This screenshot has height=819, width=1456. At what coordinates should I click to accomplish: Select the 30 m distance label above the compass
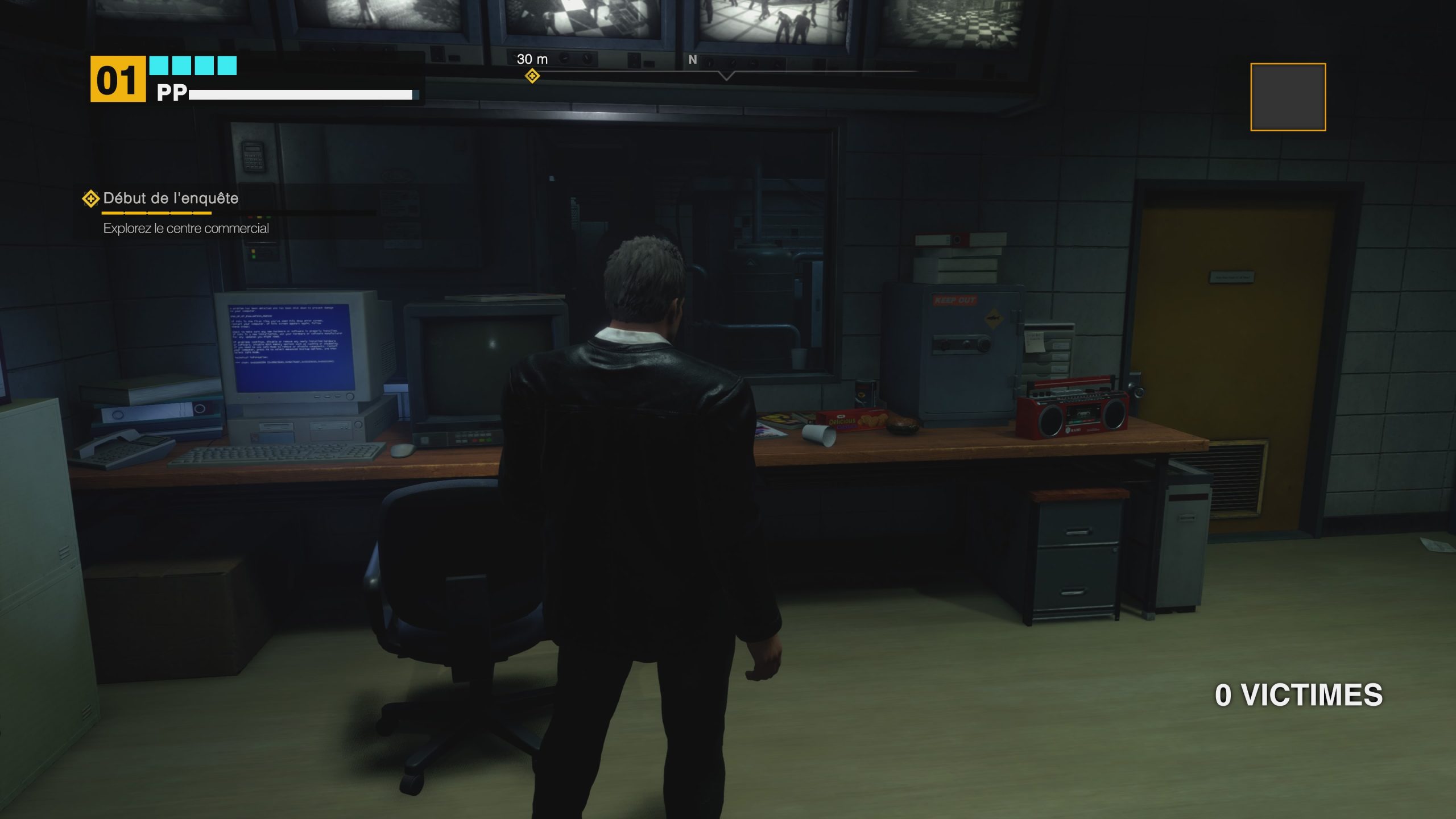point(532,59)
